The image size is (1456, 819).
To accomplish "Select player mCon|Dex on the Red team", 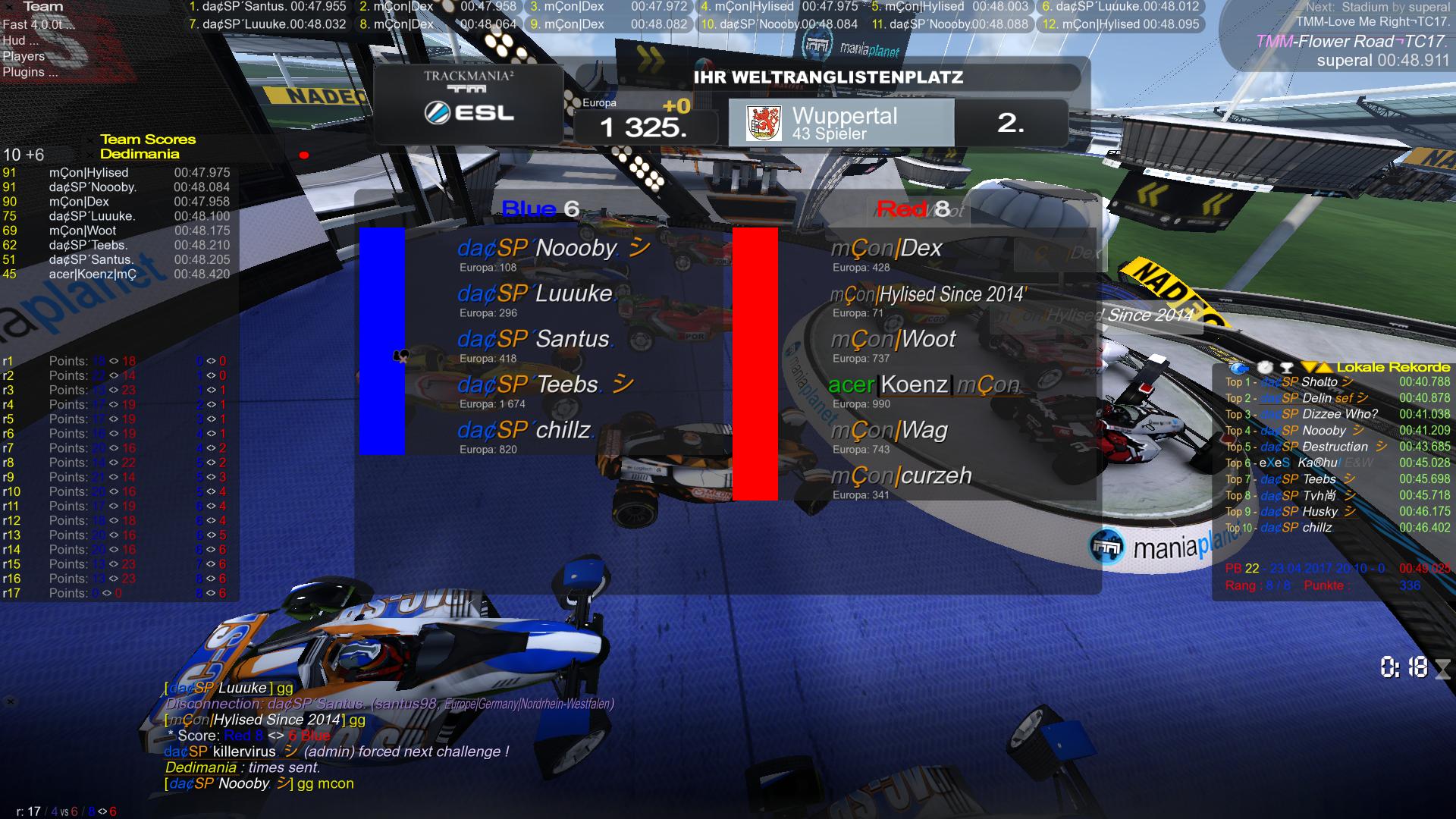I will pos(886,249).
